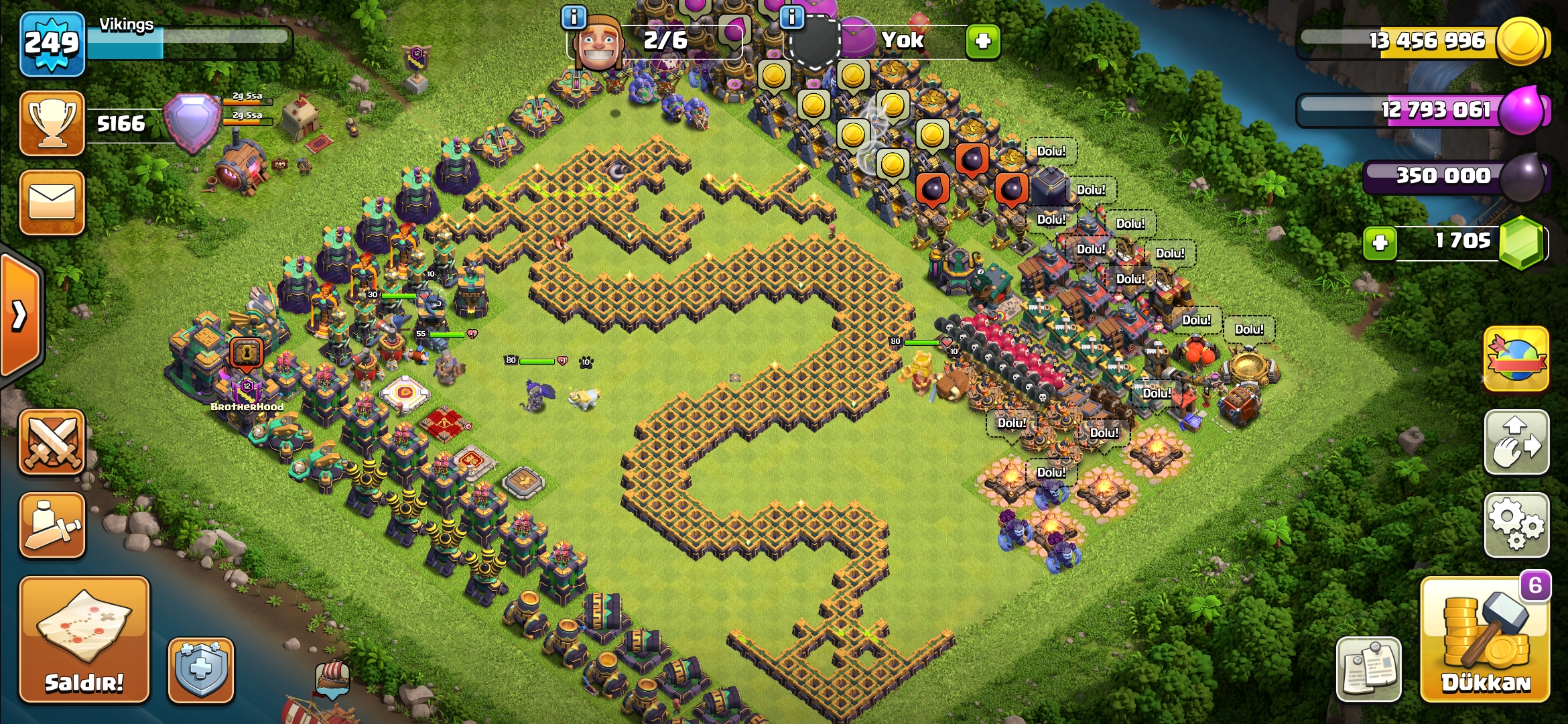This screenshot has height=724, width=1568.
Task: Open the crossed swords war menu
Action: pyautogui.click(x=52, y=442)
